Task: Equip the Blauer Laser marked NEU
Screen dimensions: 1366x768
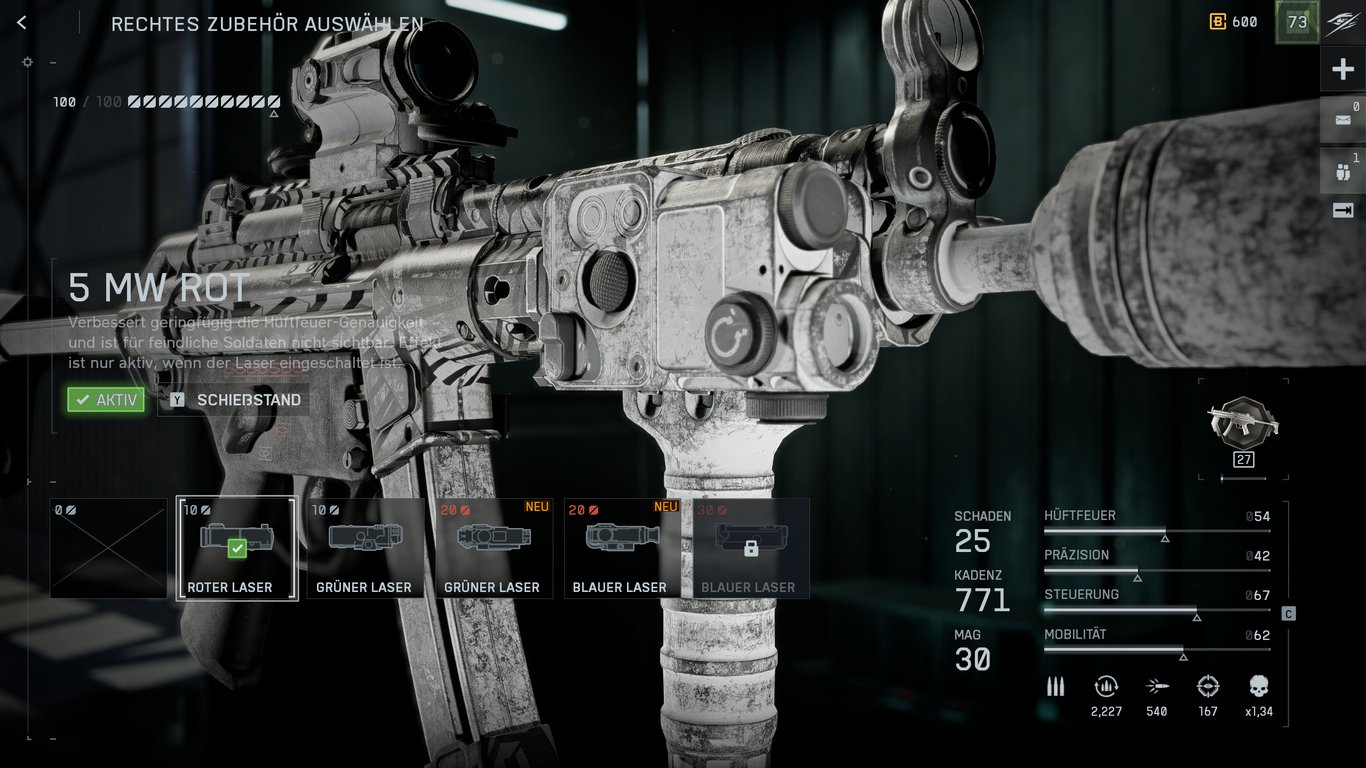Action: 621,548
